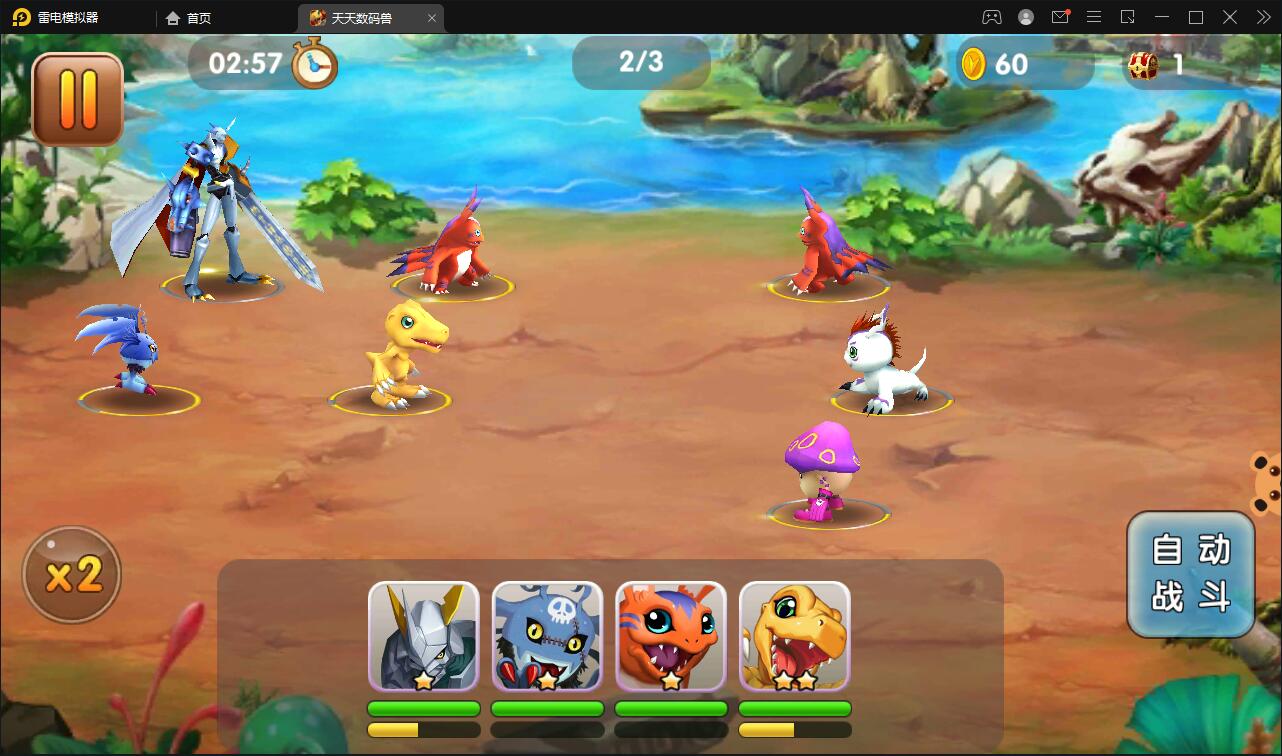Choose the yellow Agumon skill portrait
The height and width of the screenshot is (756, 1282).
click(794, 636)
